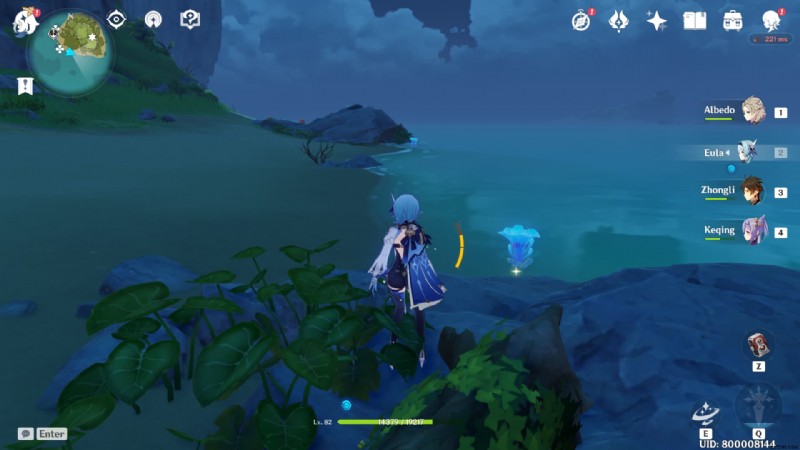Open the backpack inventory
Image resolution: width=800 pixels, height=450 pixels.
(x=733, y=20)
